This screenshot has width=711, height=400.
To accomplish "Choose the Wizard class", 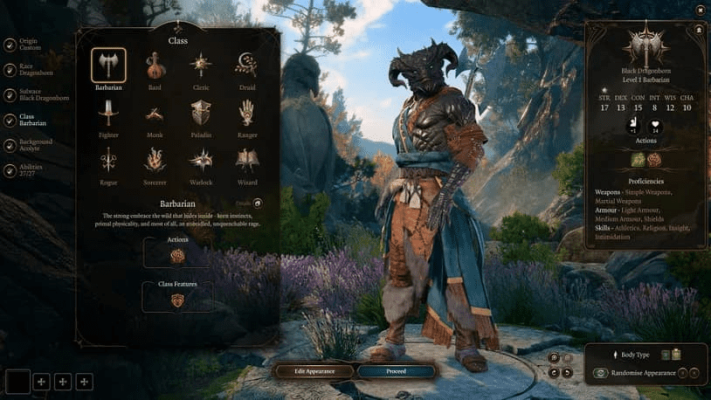I will 246,160.
